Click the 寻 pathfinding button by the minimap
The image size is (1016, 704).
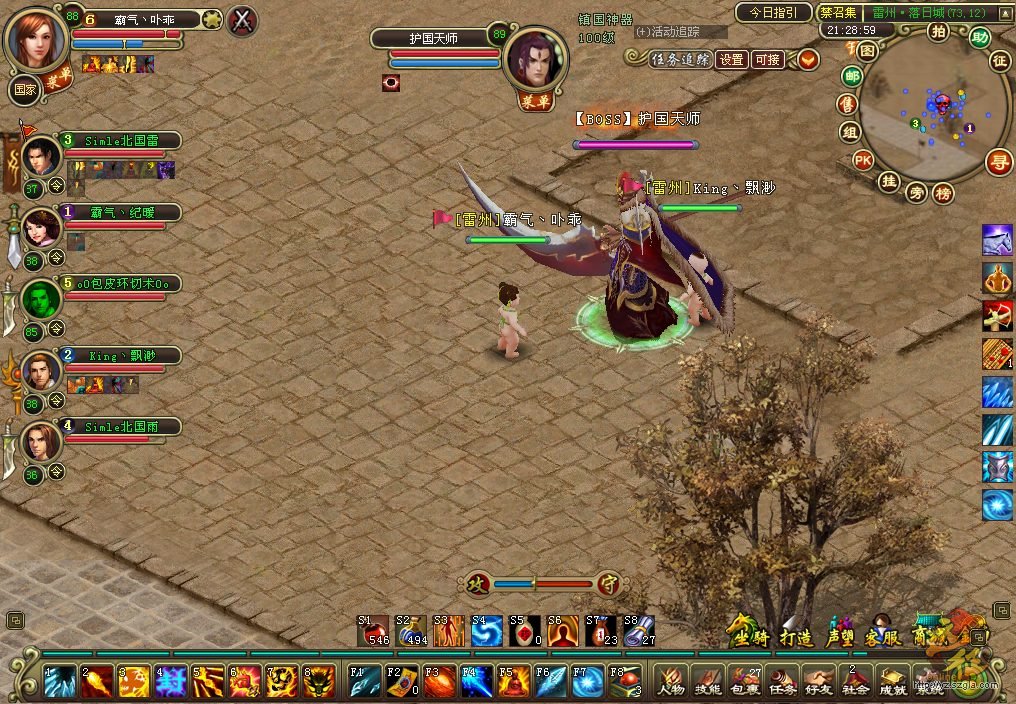[997, 161]
